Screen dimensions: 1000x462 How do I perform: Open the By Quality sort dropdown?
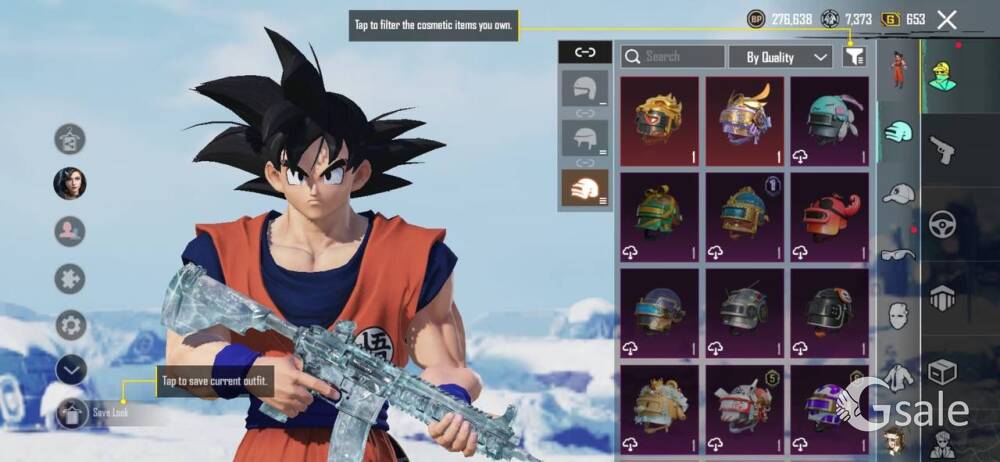tap(780, 57)
